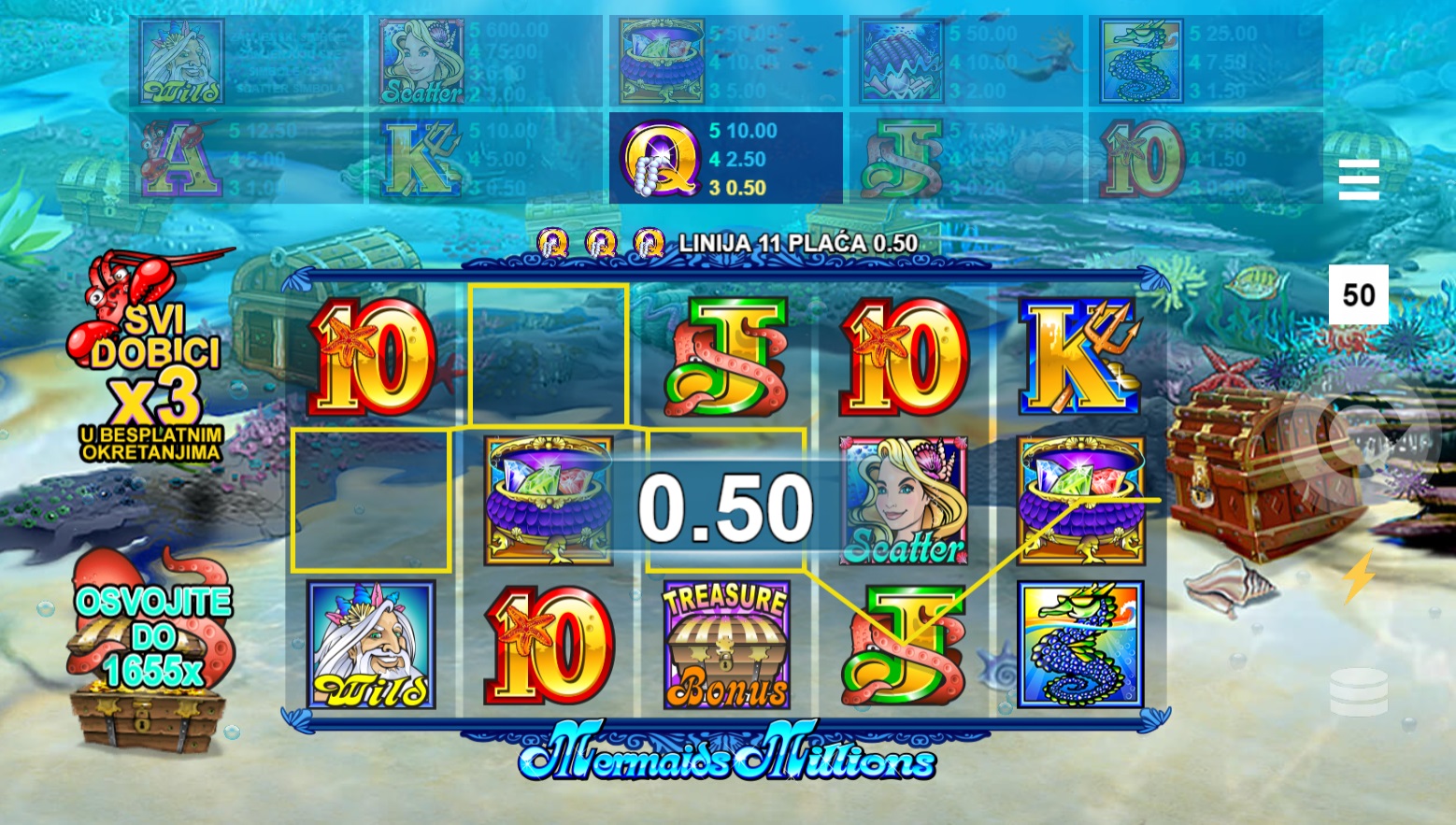The width and height of the screenshot is (1456, 825).
Task: Click the faded circular spin button
Action: click(1358, 435)
